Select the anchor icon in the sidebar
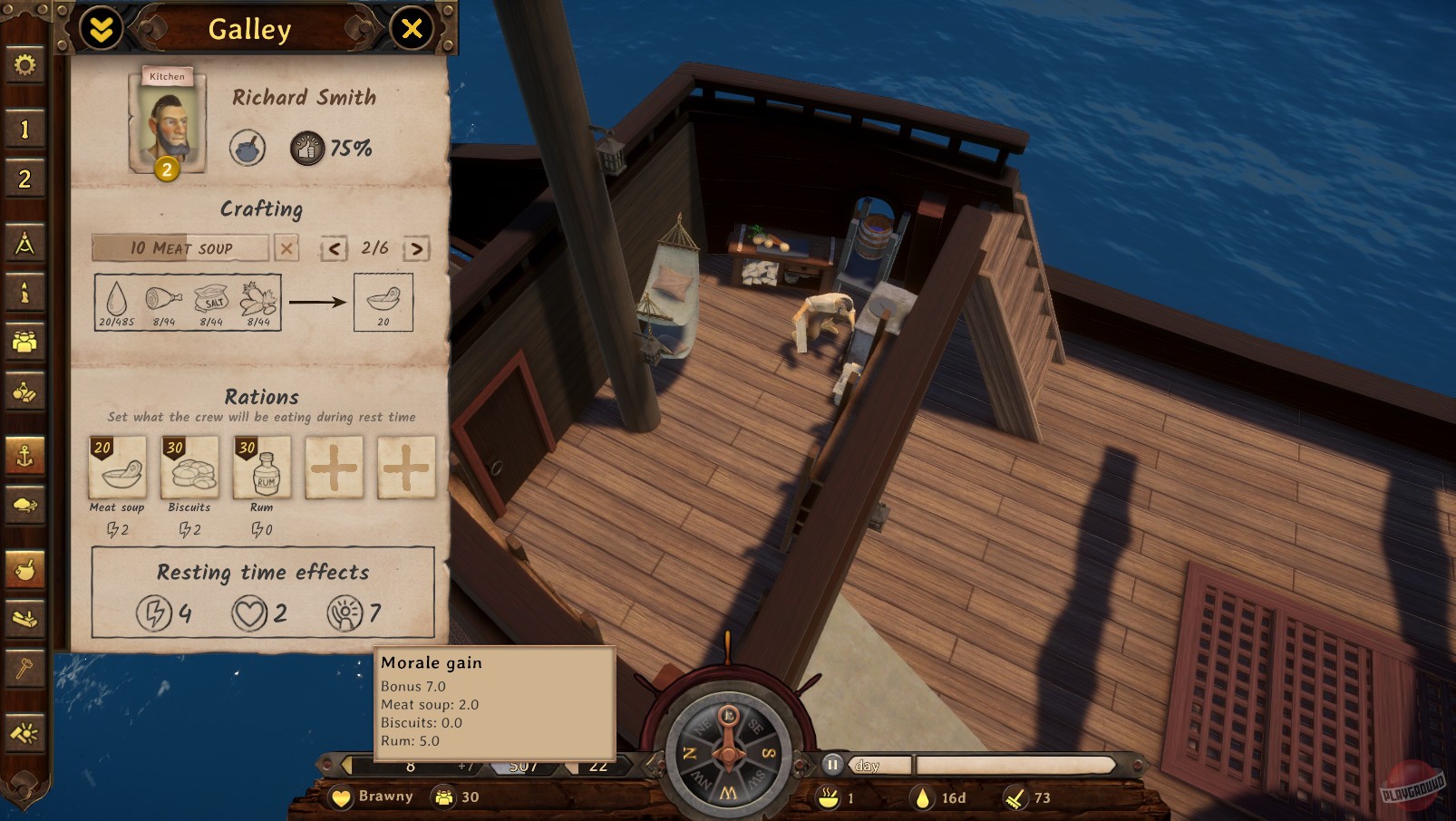This screenshot has height=821, width=1456. pyautogui.click(x=24, y=458)
